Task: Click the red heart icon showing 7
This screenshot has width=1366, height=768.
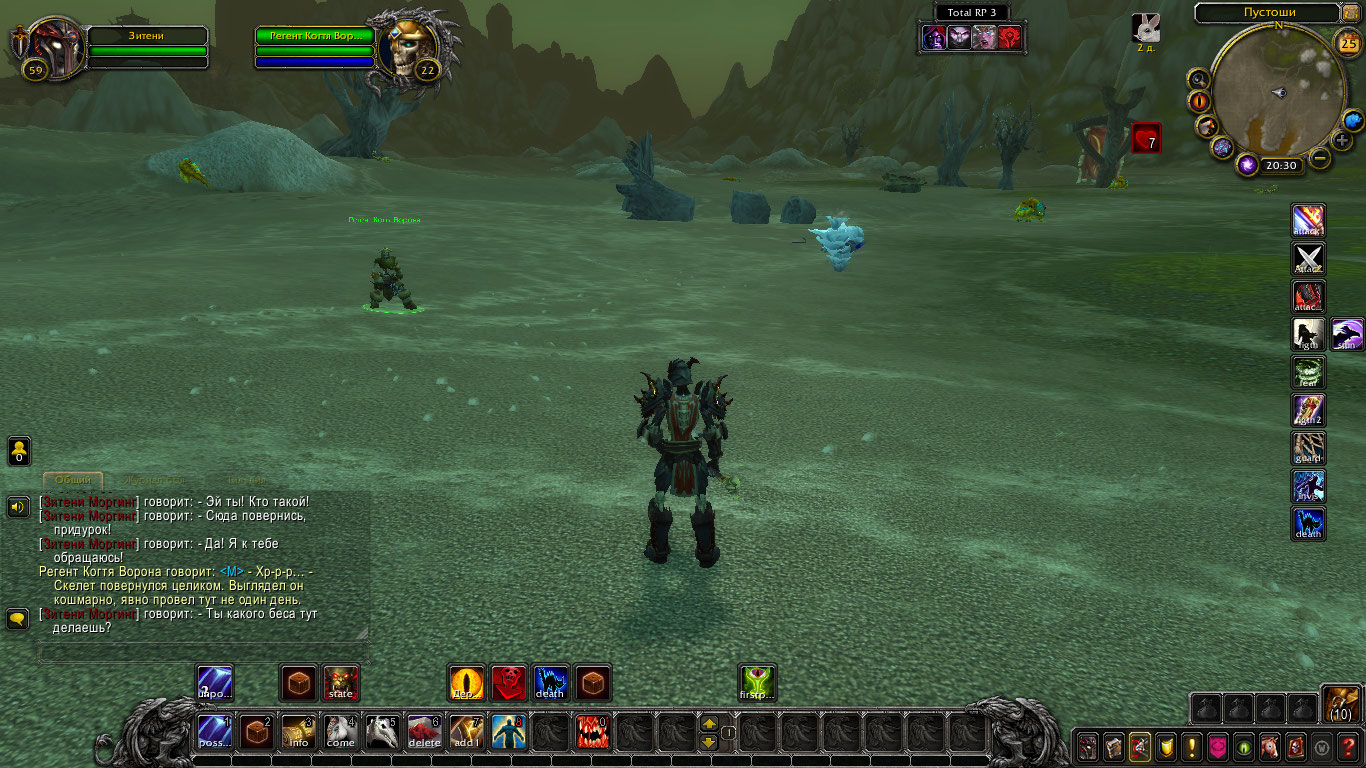Action: tap(1146, 138)
